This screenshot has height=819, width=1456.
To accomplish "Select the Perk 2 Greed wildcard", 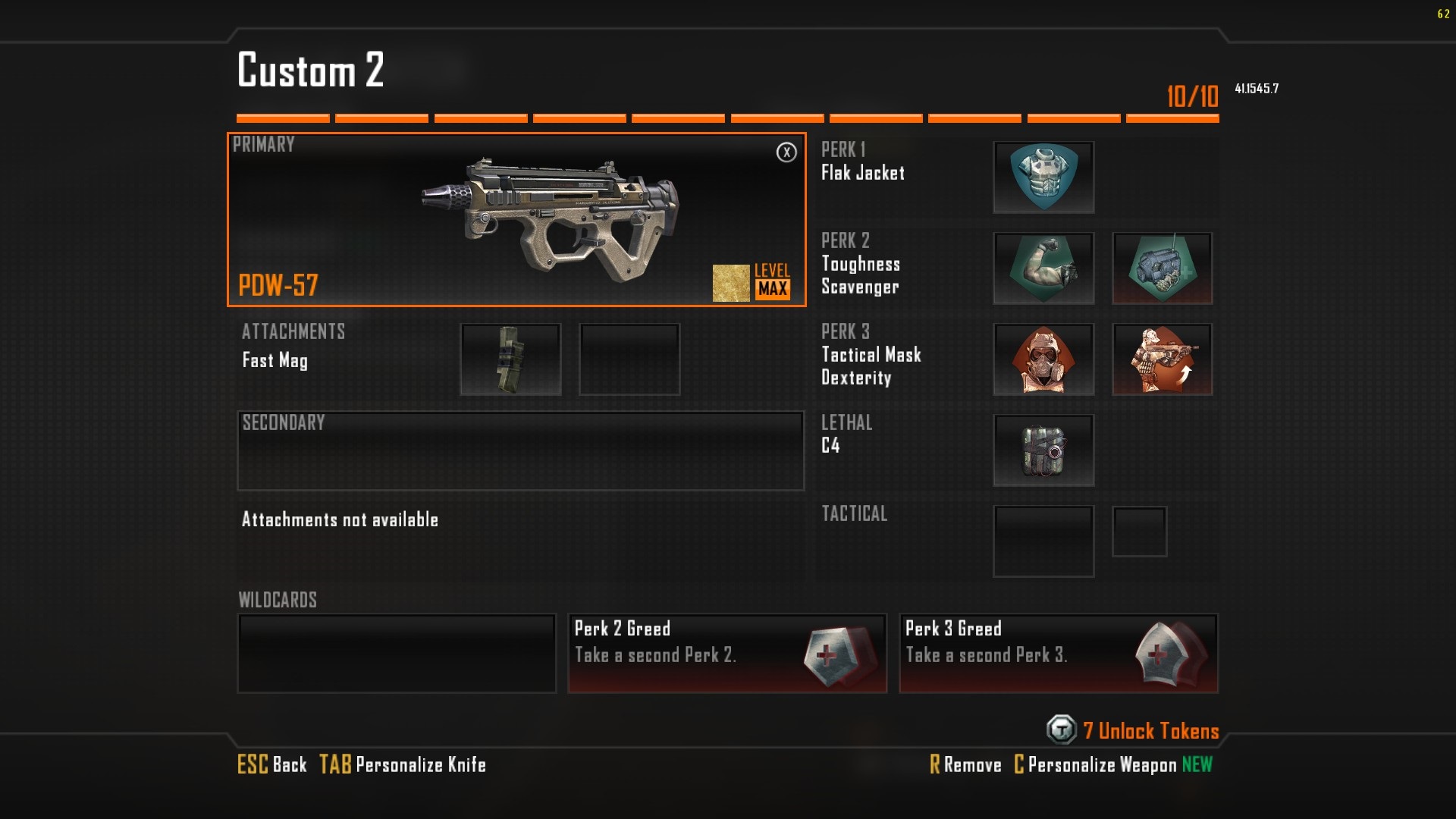I will pos(727,653).
